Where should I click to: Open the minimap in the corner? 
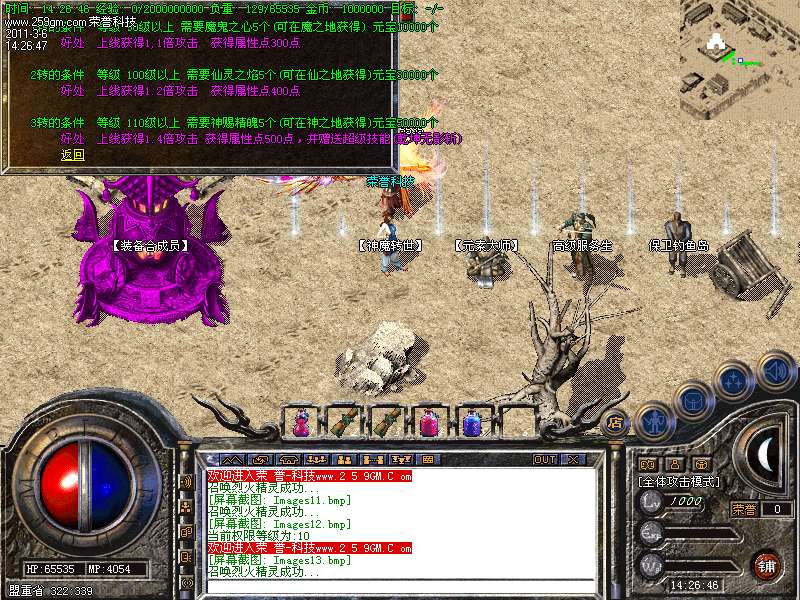coord(740,60)
